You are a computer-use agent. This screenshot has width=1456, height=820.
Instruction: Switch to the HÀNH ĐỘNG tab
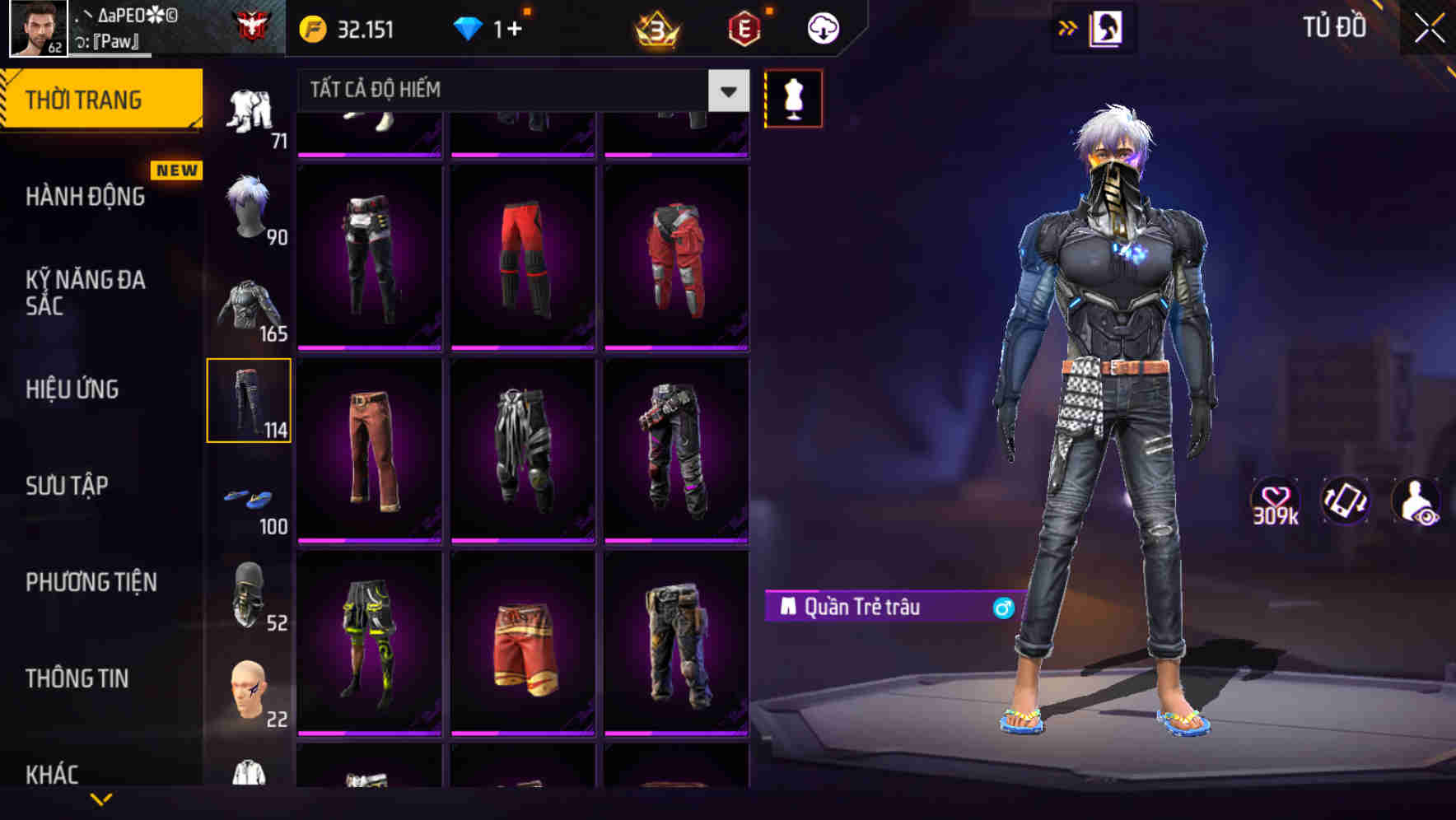pyautogui.click(x=87, y=196)
